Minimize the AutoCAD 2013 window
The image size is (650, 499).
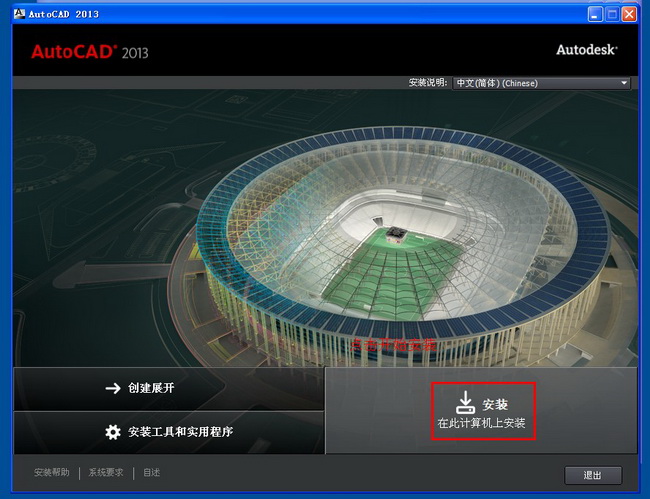click(x=595, y=14)
